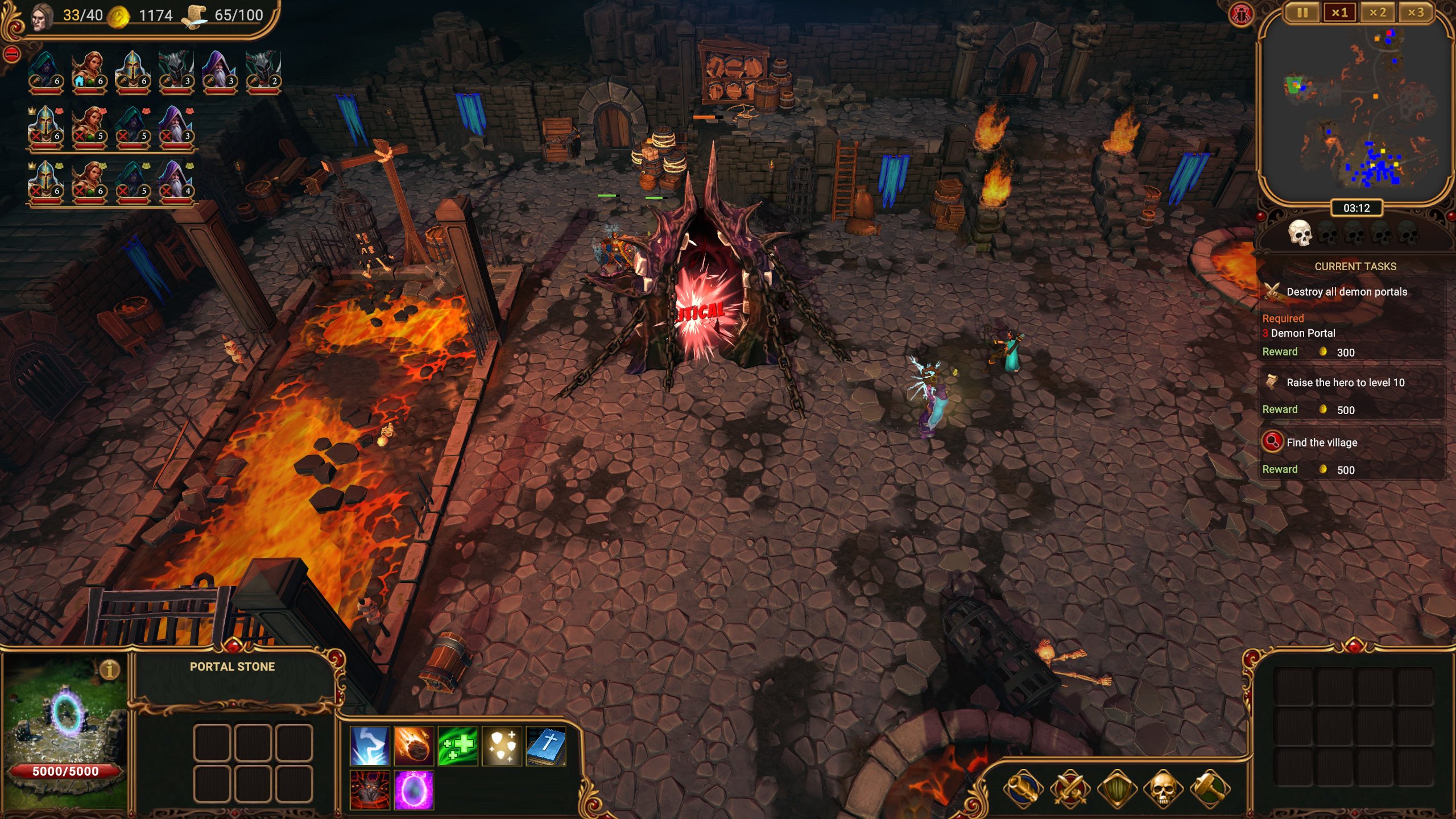Cast the purple portal spell
Screen dimensions: 1456x819
(413, 790)
